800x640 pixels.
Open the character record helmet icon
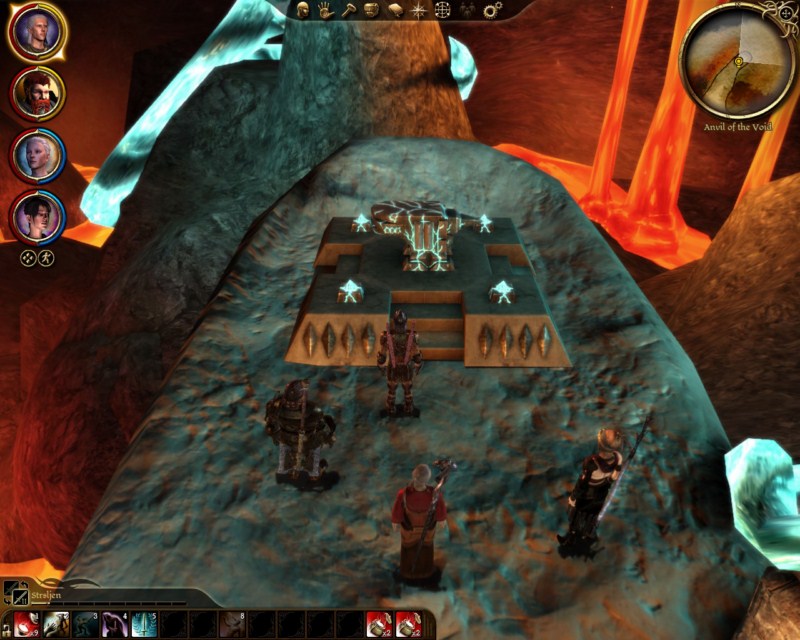302,10
